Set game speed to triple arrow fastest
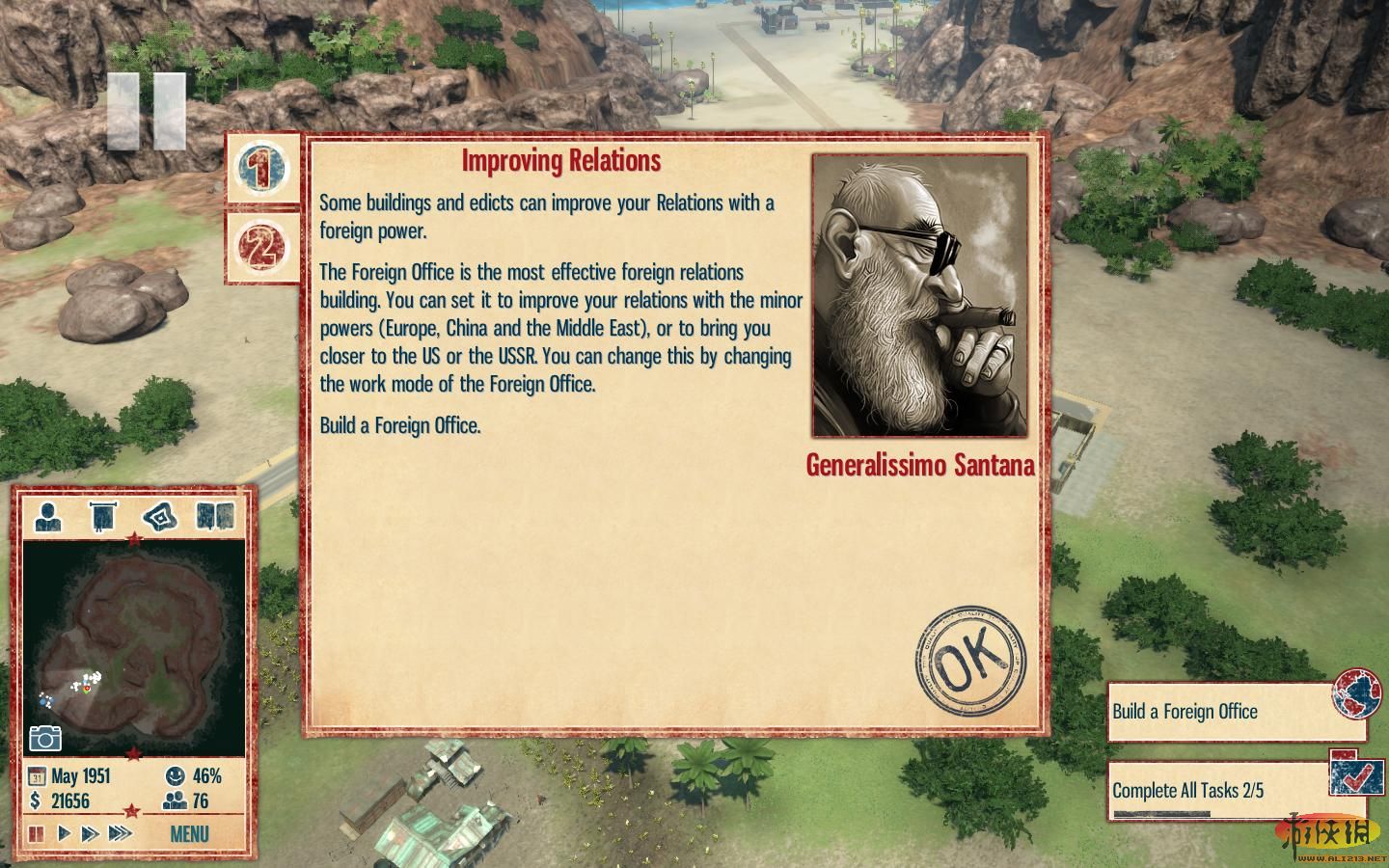 point(120,833)
